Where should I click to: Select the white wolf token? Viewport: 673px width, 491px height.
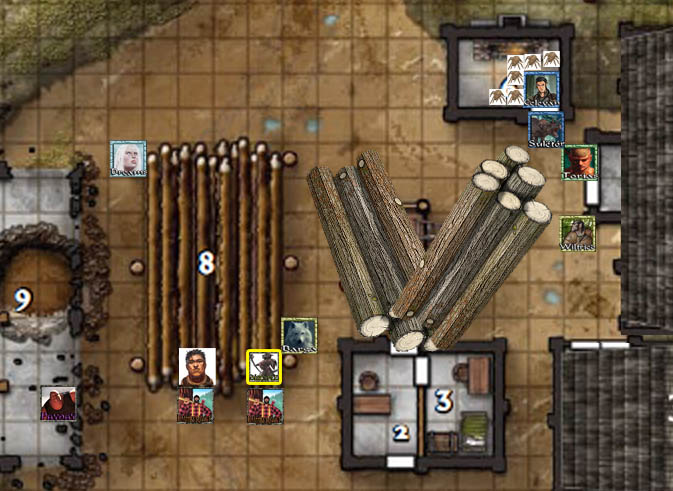point(299,335)
